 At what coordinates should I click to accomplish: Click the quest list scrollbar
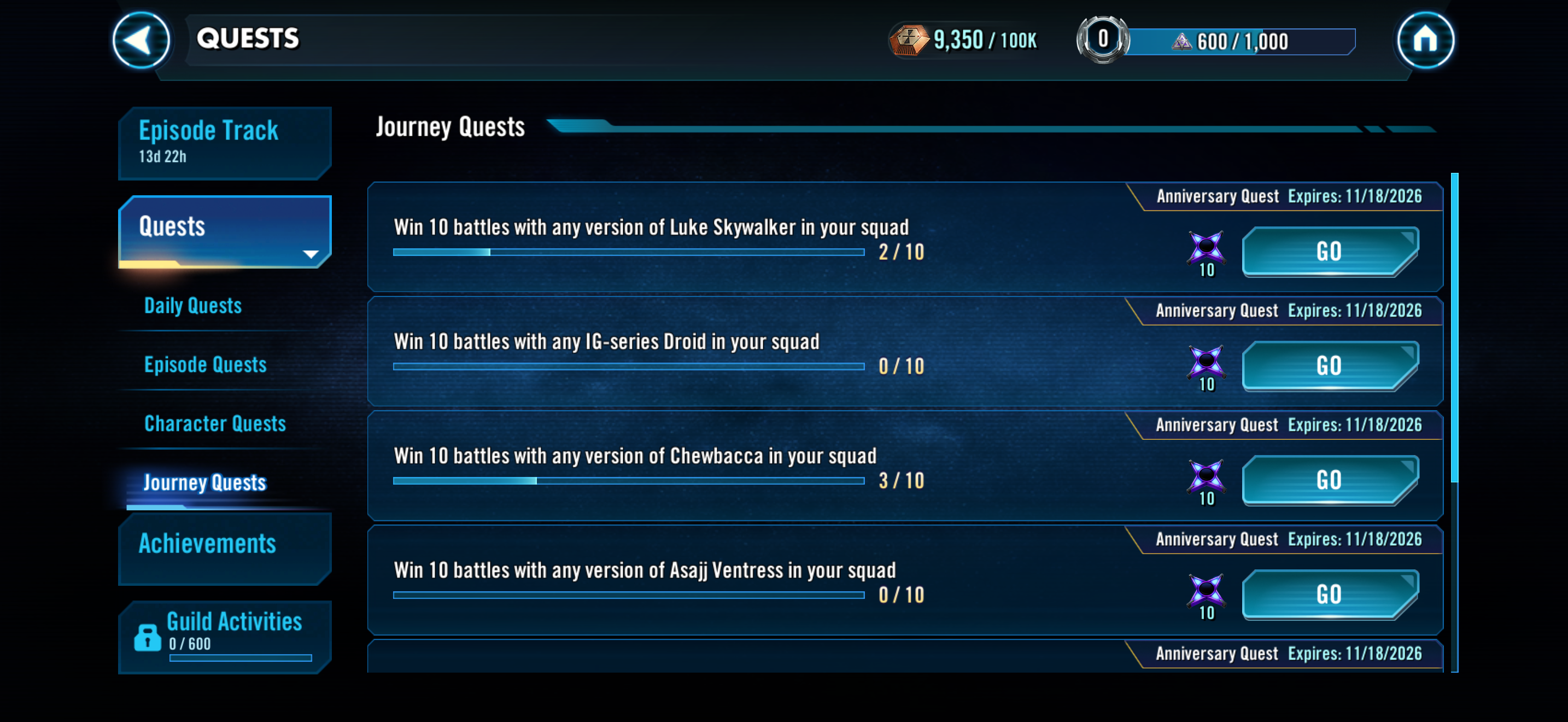pos(1454,329)
